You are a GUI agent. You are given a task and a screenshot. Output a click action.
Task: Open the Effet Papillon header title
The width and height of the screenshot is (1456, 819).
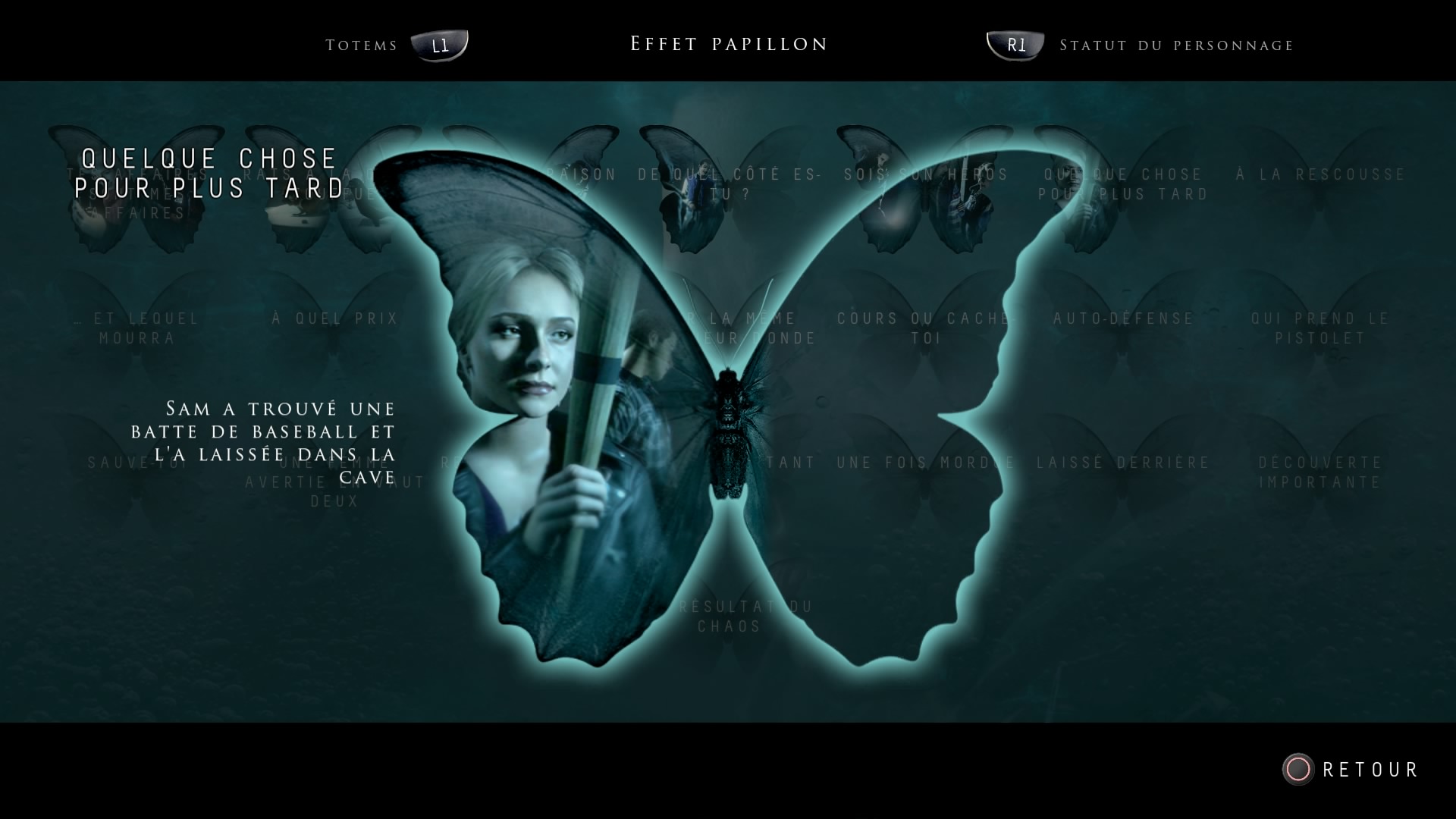pos(727,44)
